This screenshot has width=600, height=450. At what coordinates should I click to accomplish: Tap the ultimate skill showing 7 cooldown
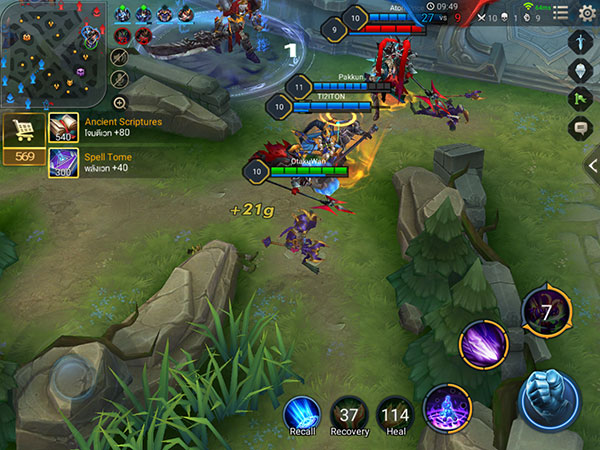pyautogui.click(x=547, y=309)
